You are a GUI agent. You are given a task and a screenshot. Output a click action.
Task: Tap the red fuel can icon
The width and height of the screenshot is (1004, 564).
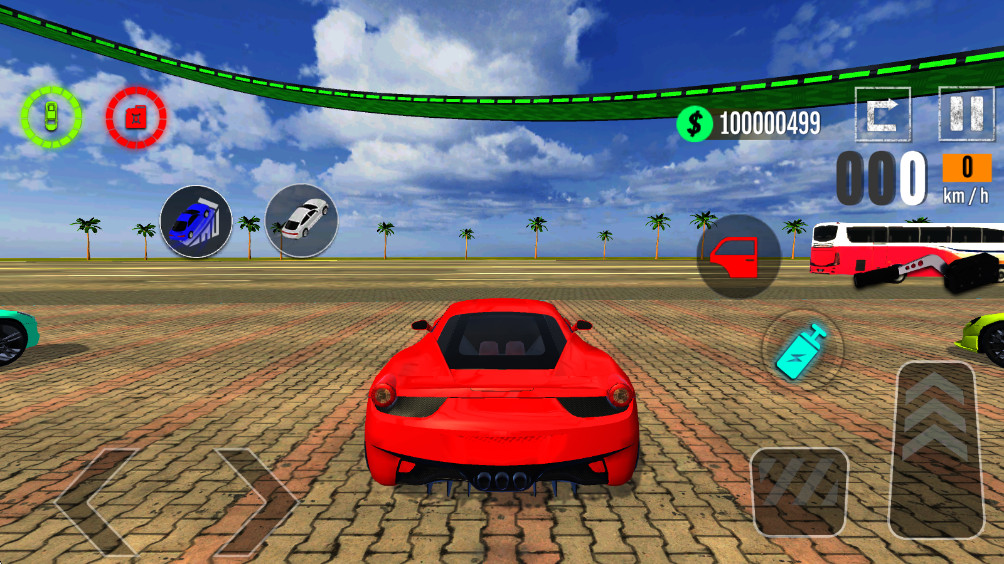[136, 117]
